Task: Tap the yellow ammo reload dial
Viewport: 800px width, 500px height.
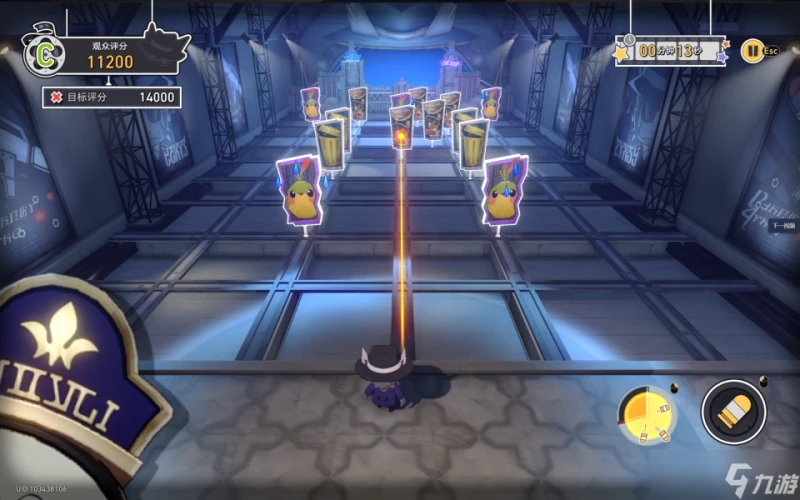Action: tap(647, 413)
